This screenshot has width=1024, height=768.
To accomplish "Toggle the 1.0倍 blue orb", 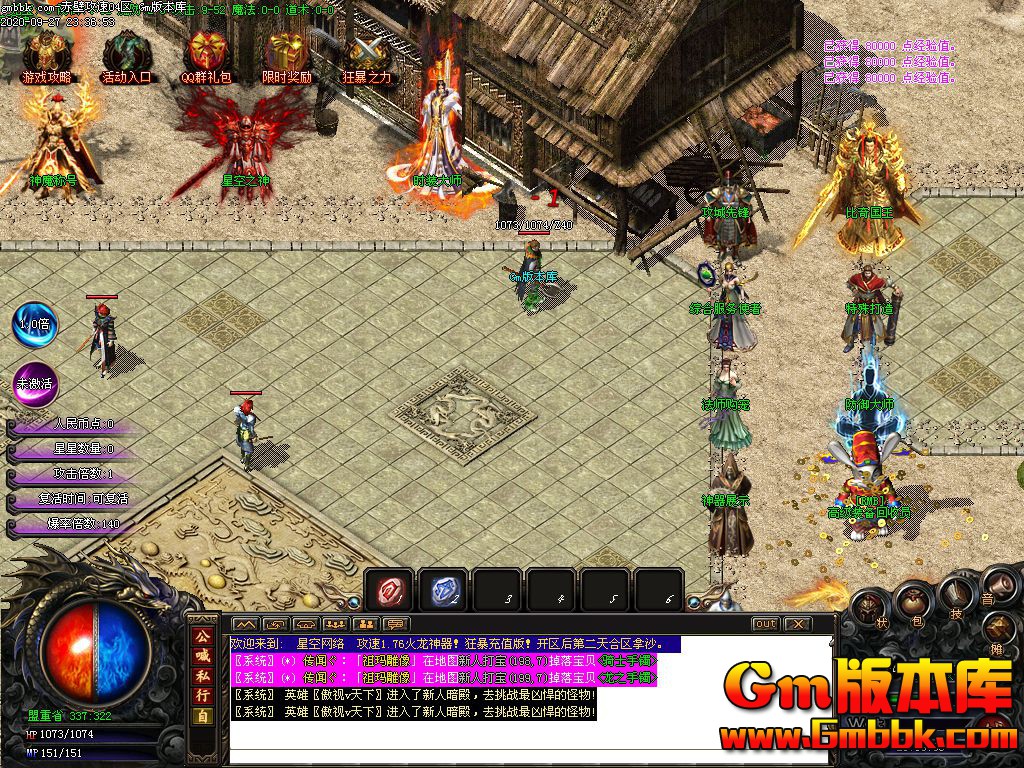I will coord(34,324).
